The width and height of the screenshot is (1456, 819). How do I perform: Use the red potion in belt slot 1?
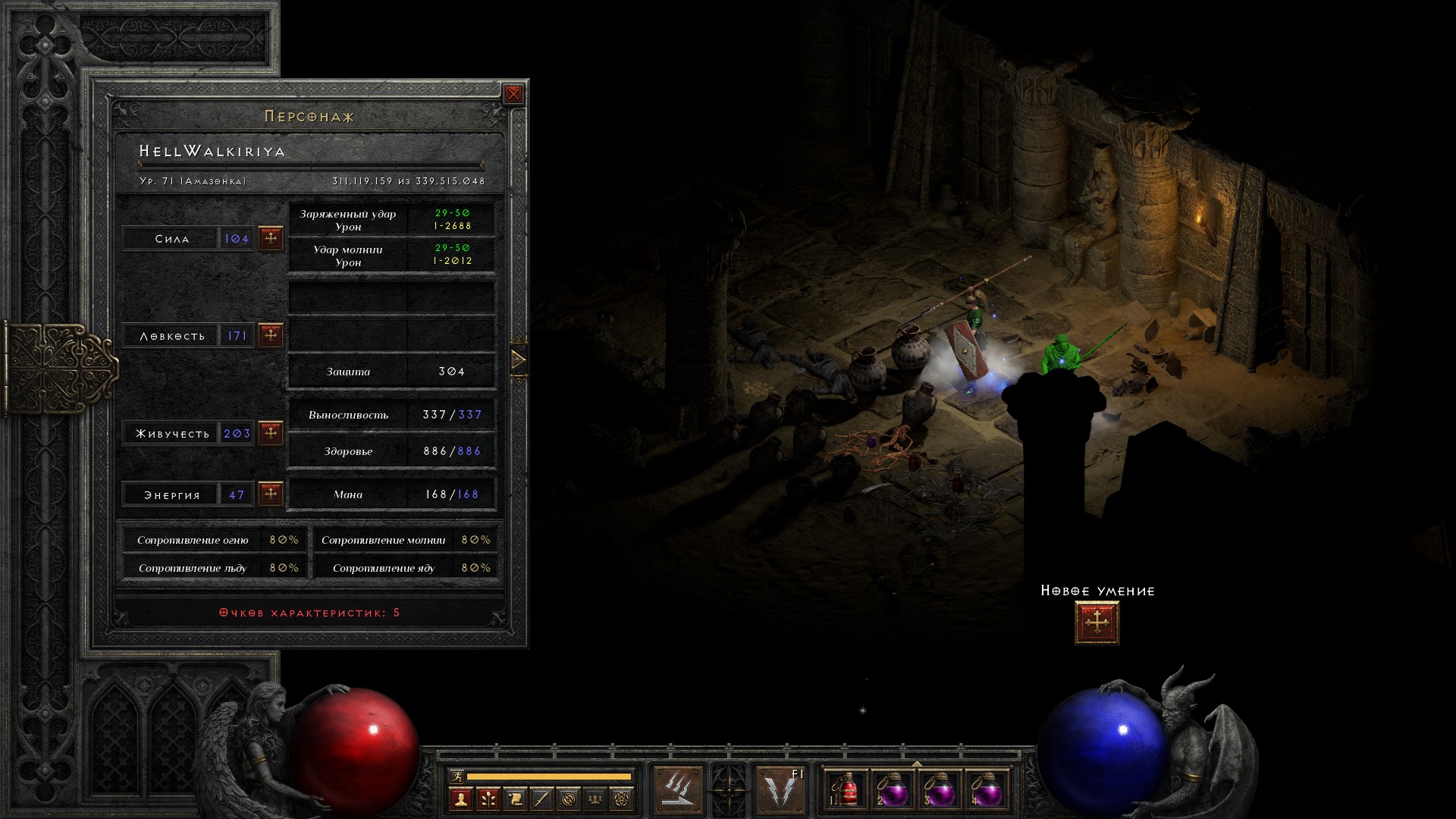[x=846, y=791]
